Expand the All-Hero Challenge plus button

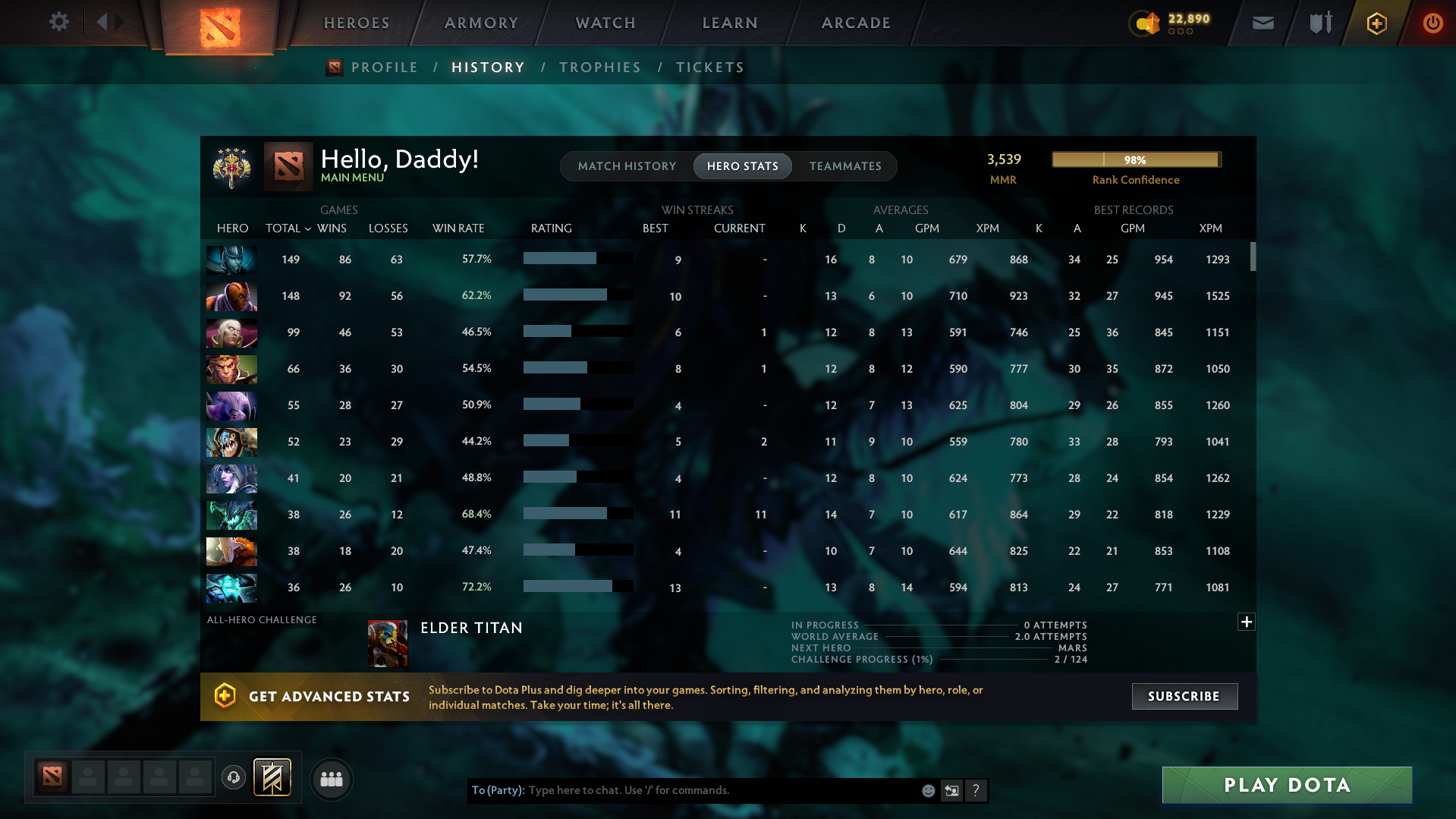[x=1246, y=622]
